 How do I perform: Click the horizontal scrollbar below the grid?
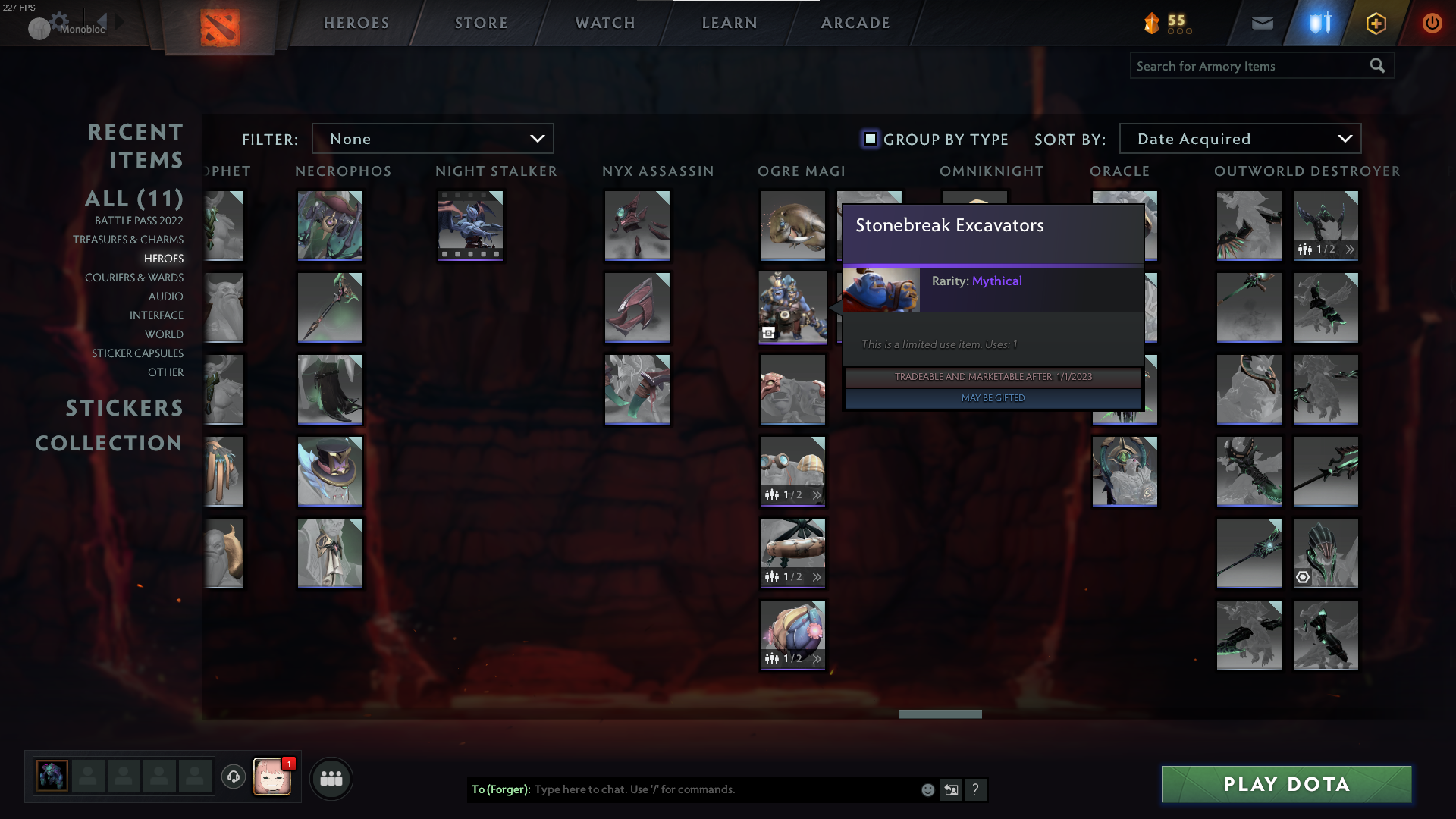click(940, 714)
